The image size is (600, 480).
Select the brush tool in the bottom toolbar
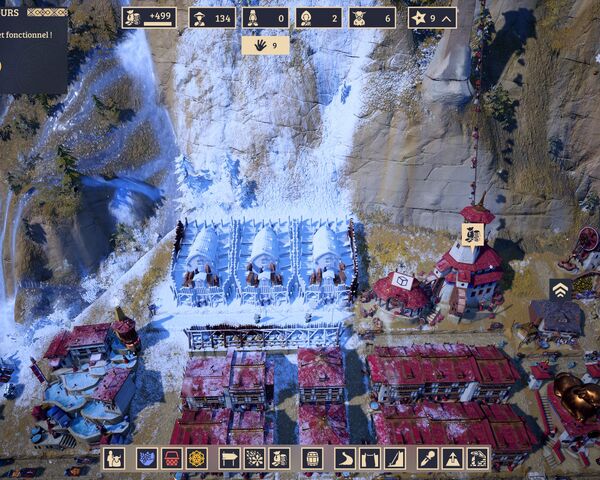coord(426,458)
